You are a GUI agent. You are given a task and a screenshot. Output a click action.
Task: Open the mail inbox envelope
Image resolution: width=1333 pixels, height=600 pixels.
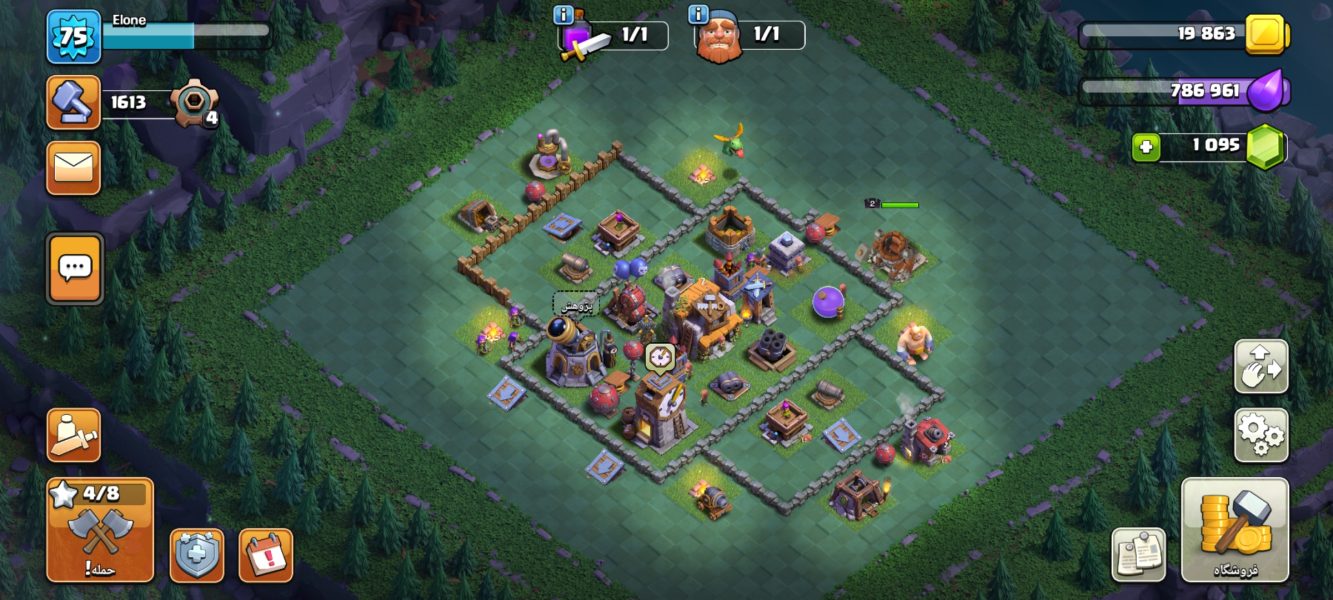point(74,167)
